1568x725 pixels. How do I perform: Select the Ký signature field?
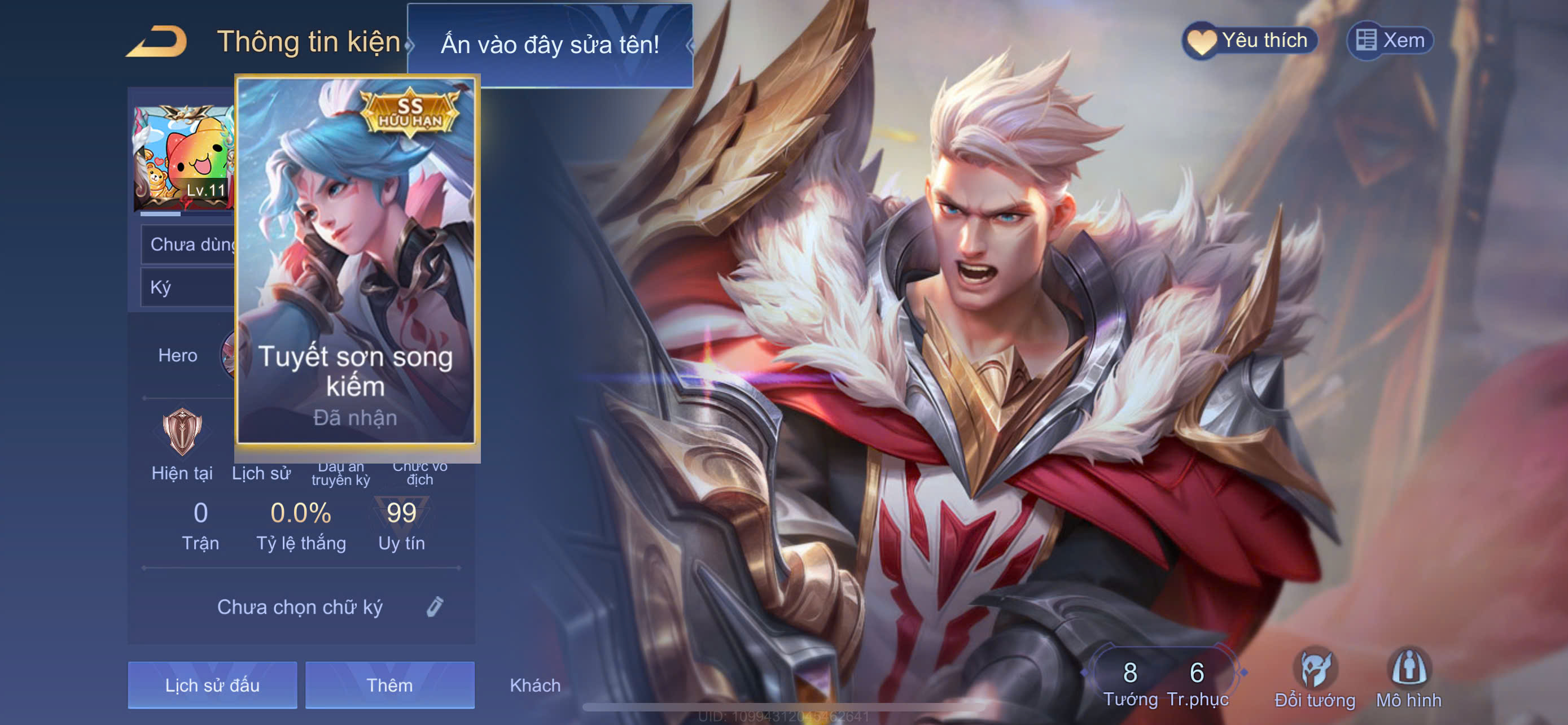coord(187,287)
